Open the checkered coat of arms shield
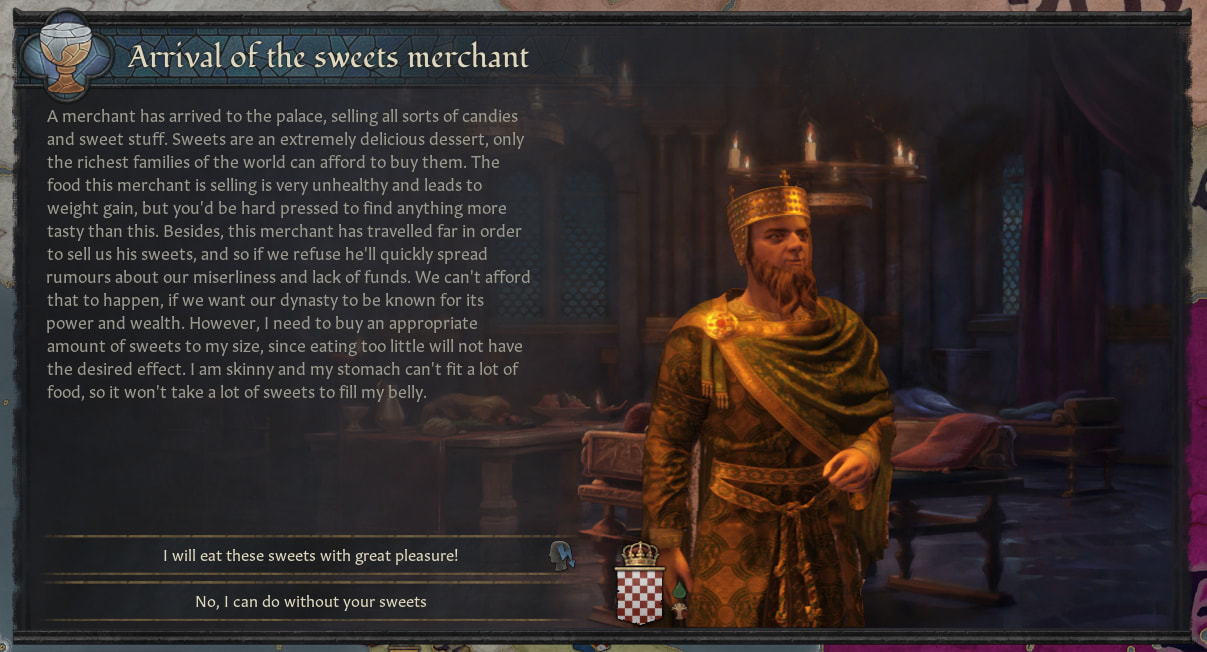 (639, 594)
